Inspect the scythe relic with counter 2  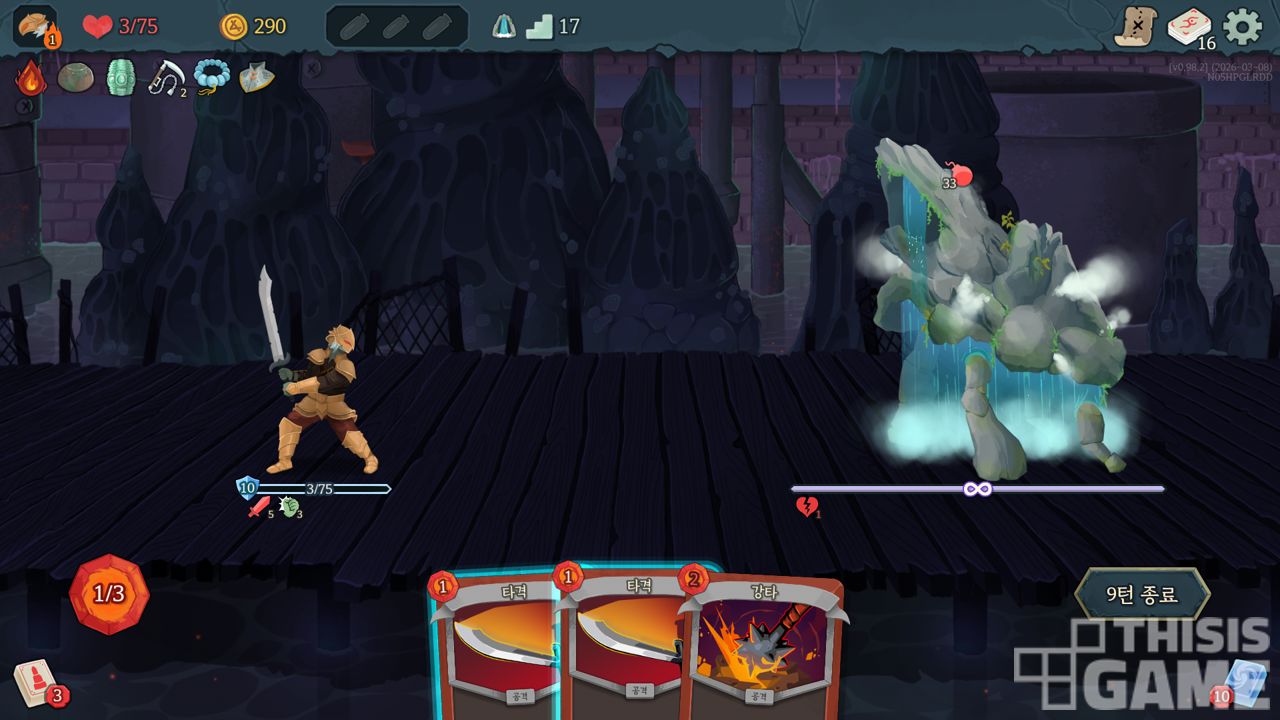(x=167, y=77)
